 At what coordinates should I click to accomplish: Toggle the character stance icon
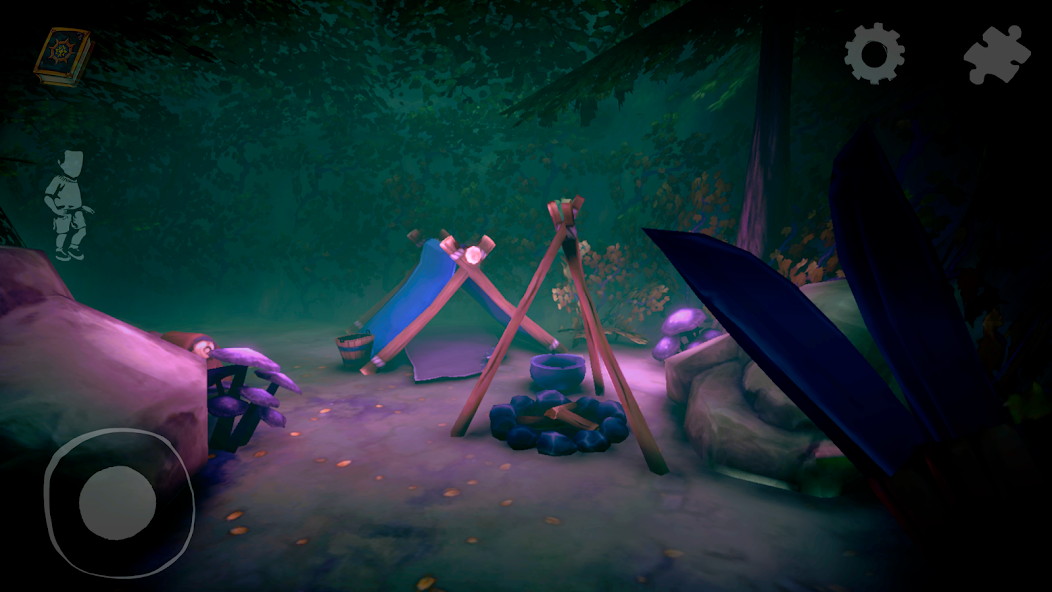click(x=69, y=205)
